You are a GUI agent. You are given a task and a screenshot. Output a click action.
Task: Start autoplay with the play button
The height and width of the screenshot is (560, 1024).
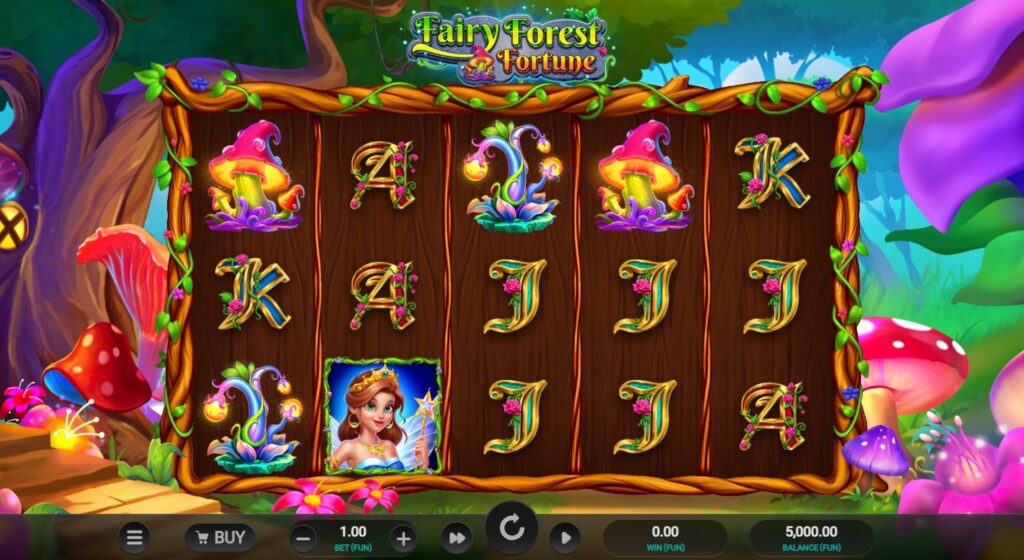point(565,538)
